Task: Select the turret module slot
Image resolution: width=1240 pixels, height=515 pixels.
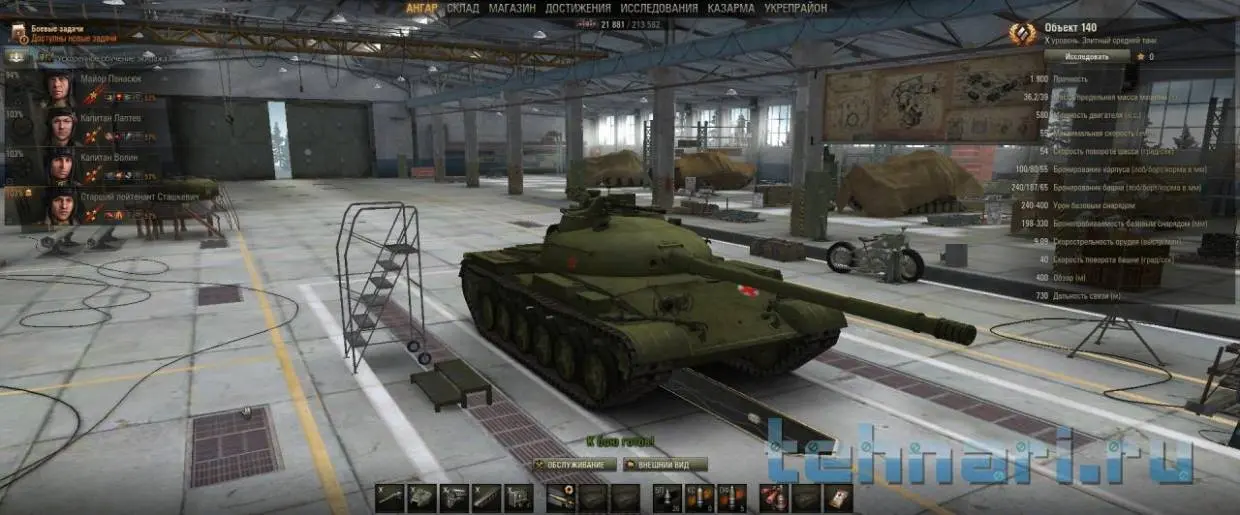Action: pos(423,496)
